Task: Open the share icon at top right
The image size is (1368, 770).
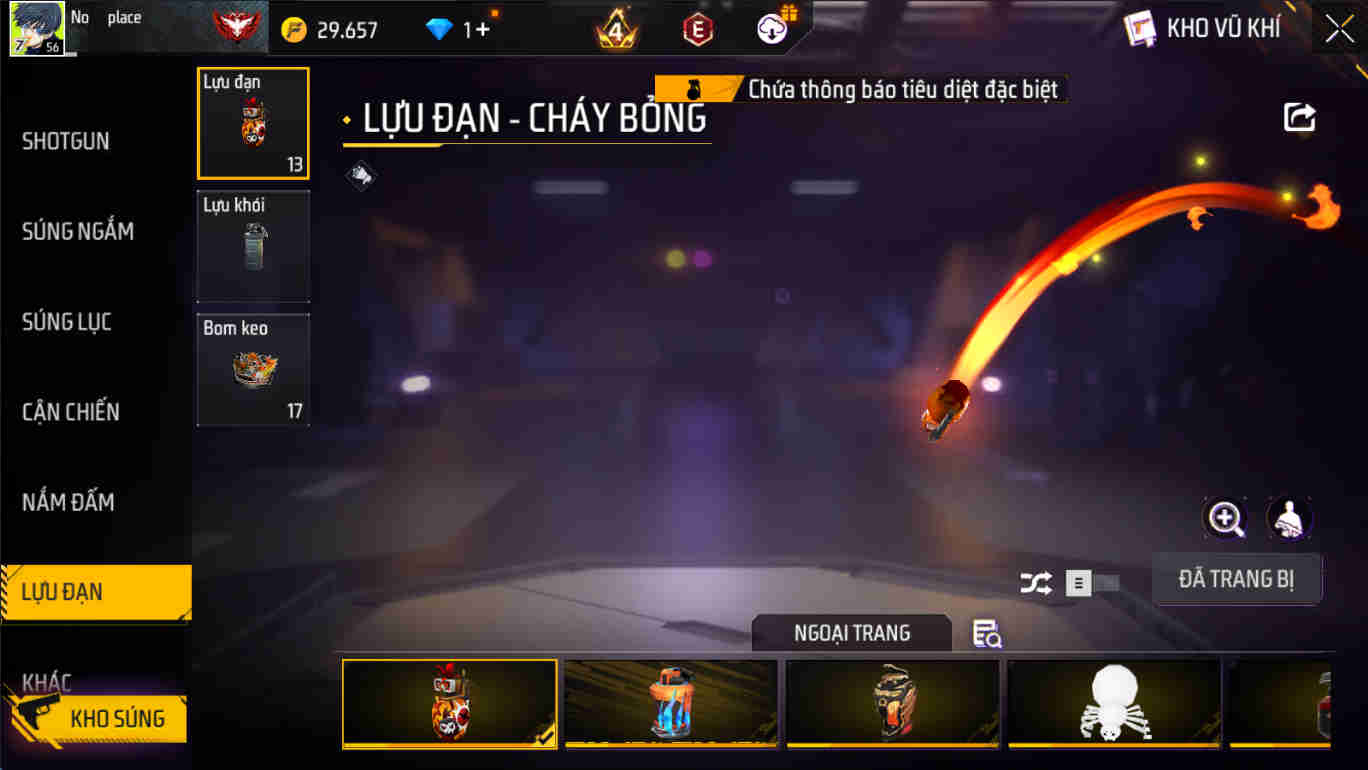Action: click(1298, 117)
